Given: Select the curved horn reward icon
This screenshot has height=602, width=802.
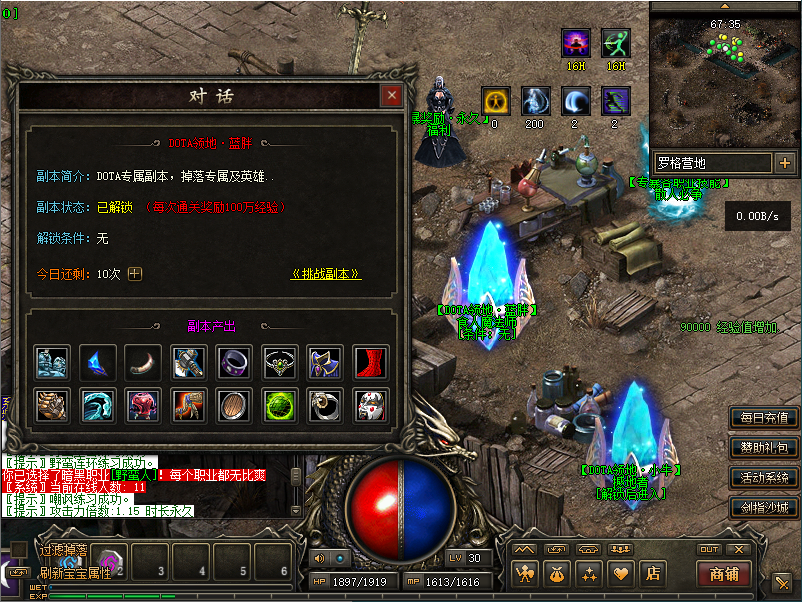Looking at the screenshot, I should (143, 362).
